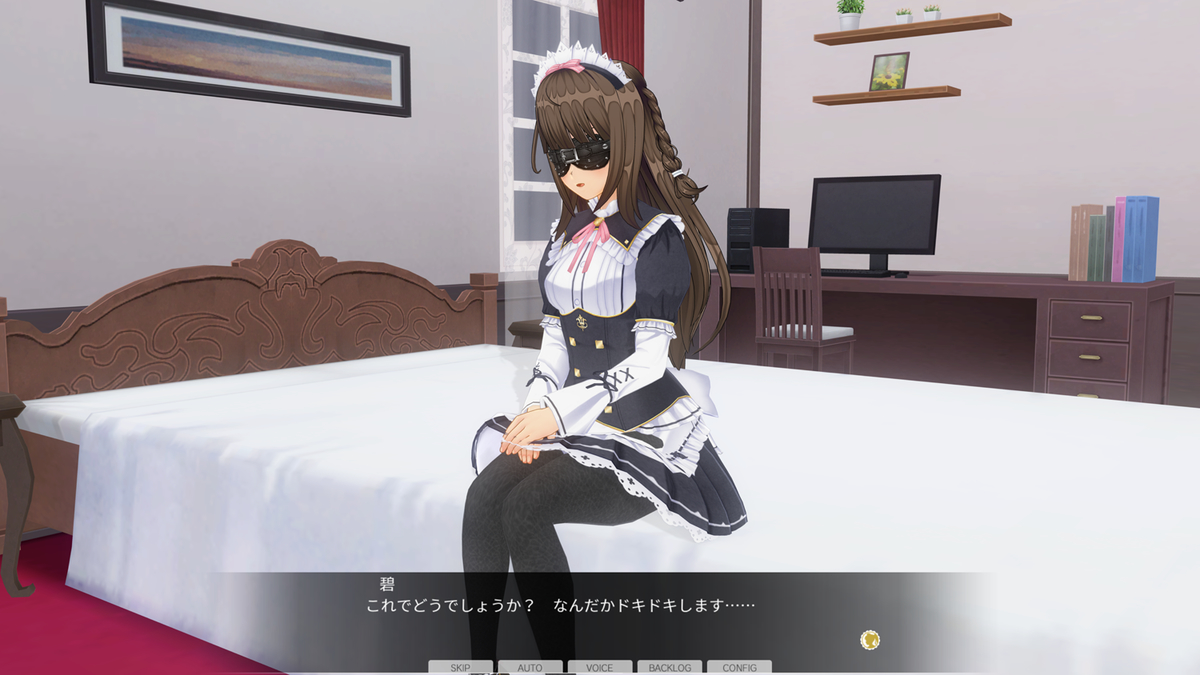Image resolution: width=1200 pixels, height=675 pixels.
Task: Advance dialogue via the gold continue icon
Action: coord(870,639)
